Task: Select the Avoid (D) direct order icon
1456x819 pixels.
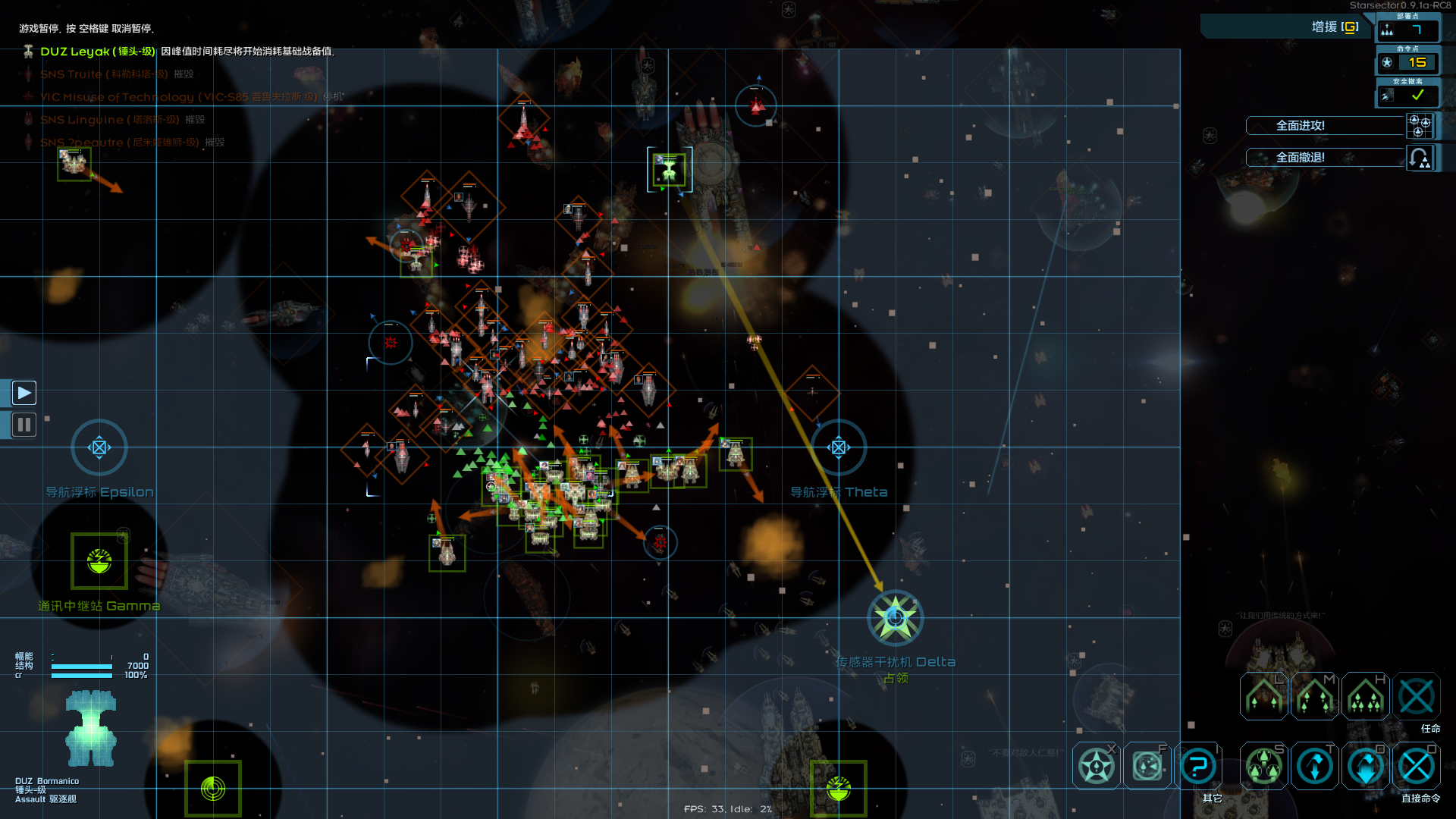Action: (x=1365, y=766)
